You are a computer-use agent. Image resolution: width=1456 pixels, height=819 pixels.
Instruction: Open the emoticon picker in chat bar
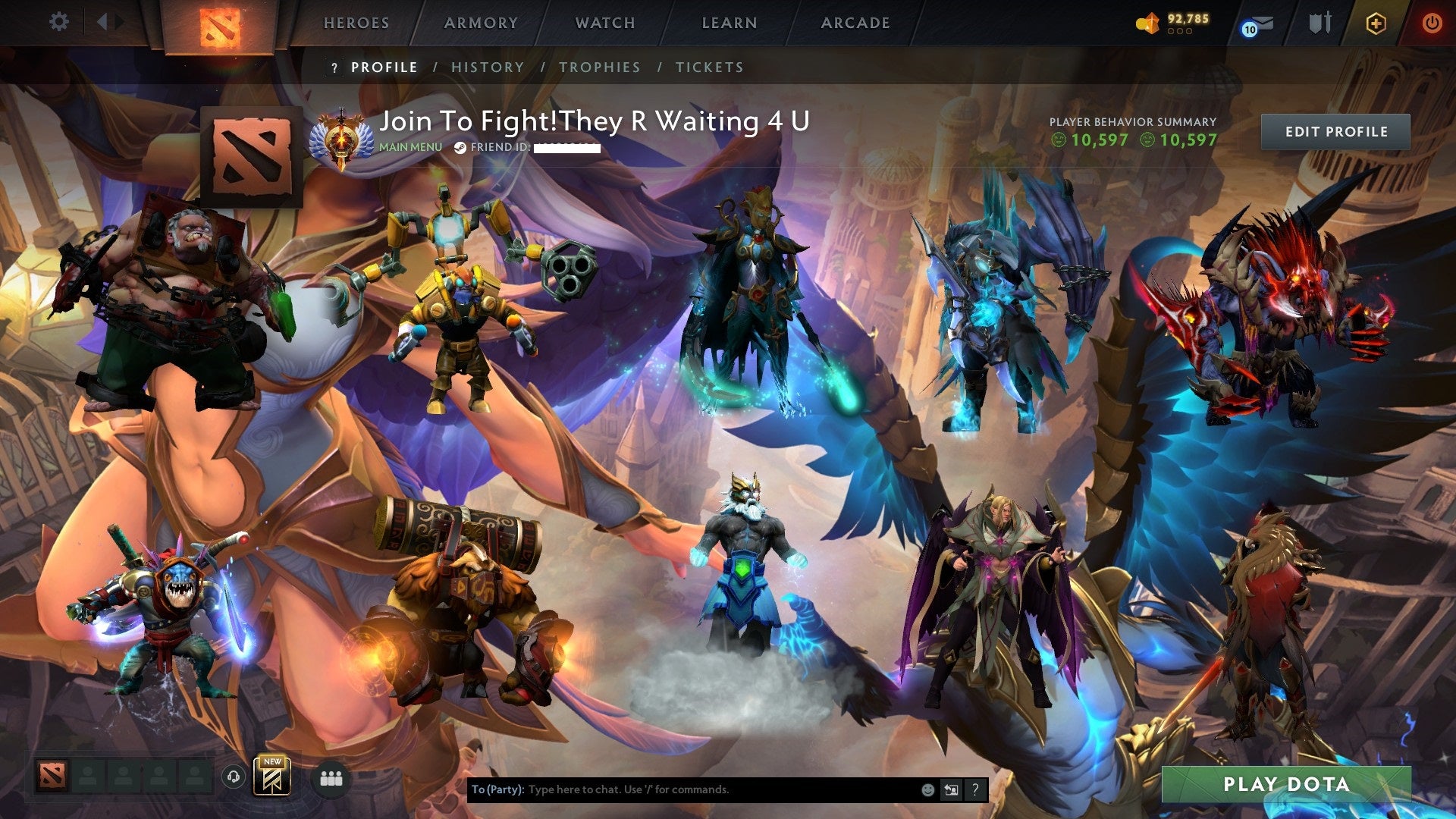coord(928,789)
